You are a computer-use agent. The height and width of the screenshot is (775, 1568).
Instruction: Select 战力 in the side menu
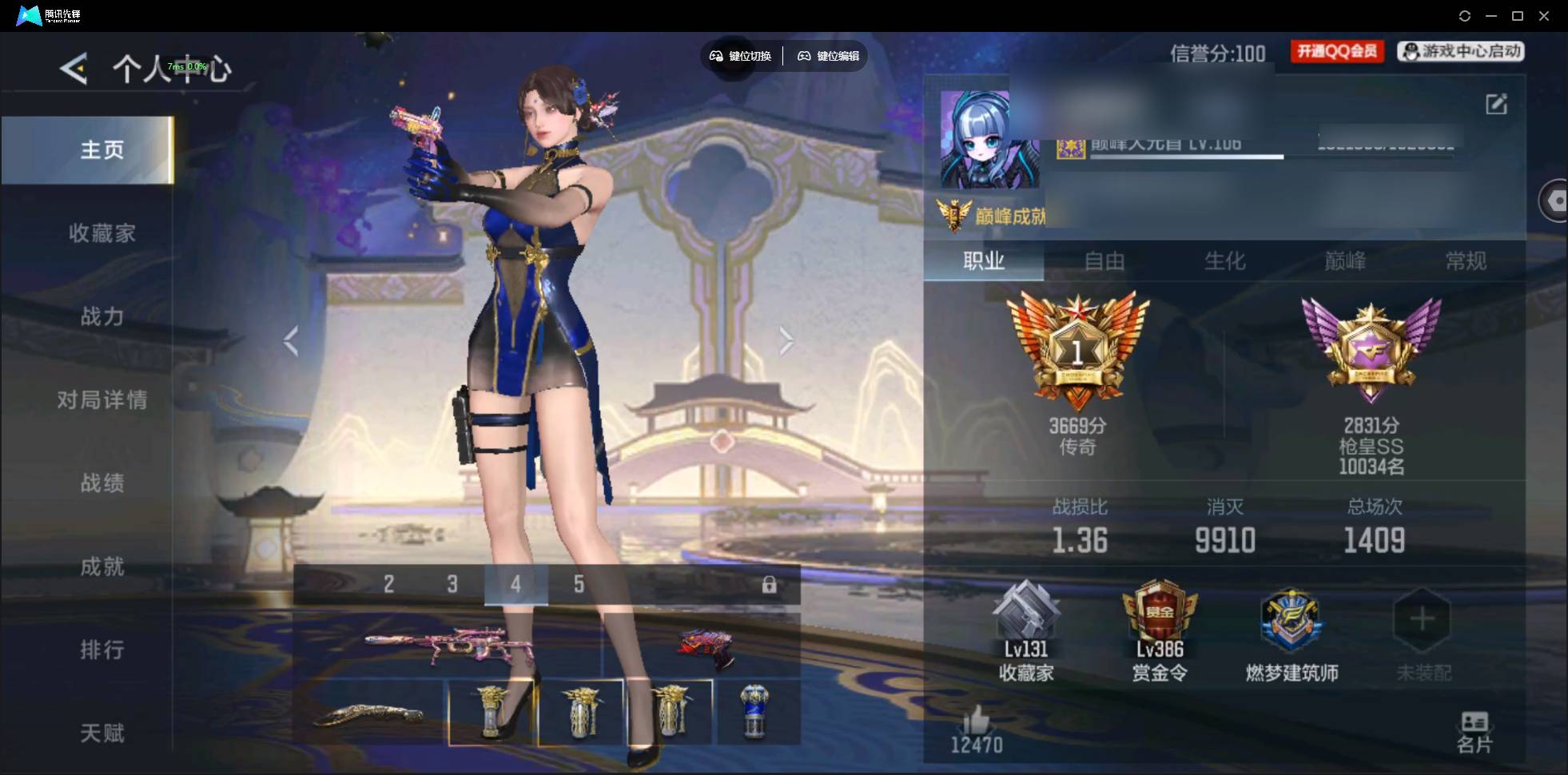click(101, 316)
